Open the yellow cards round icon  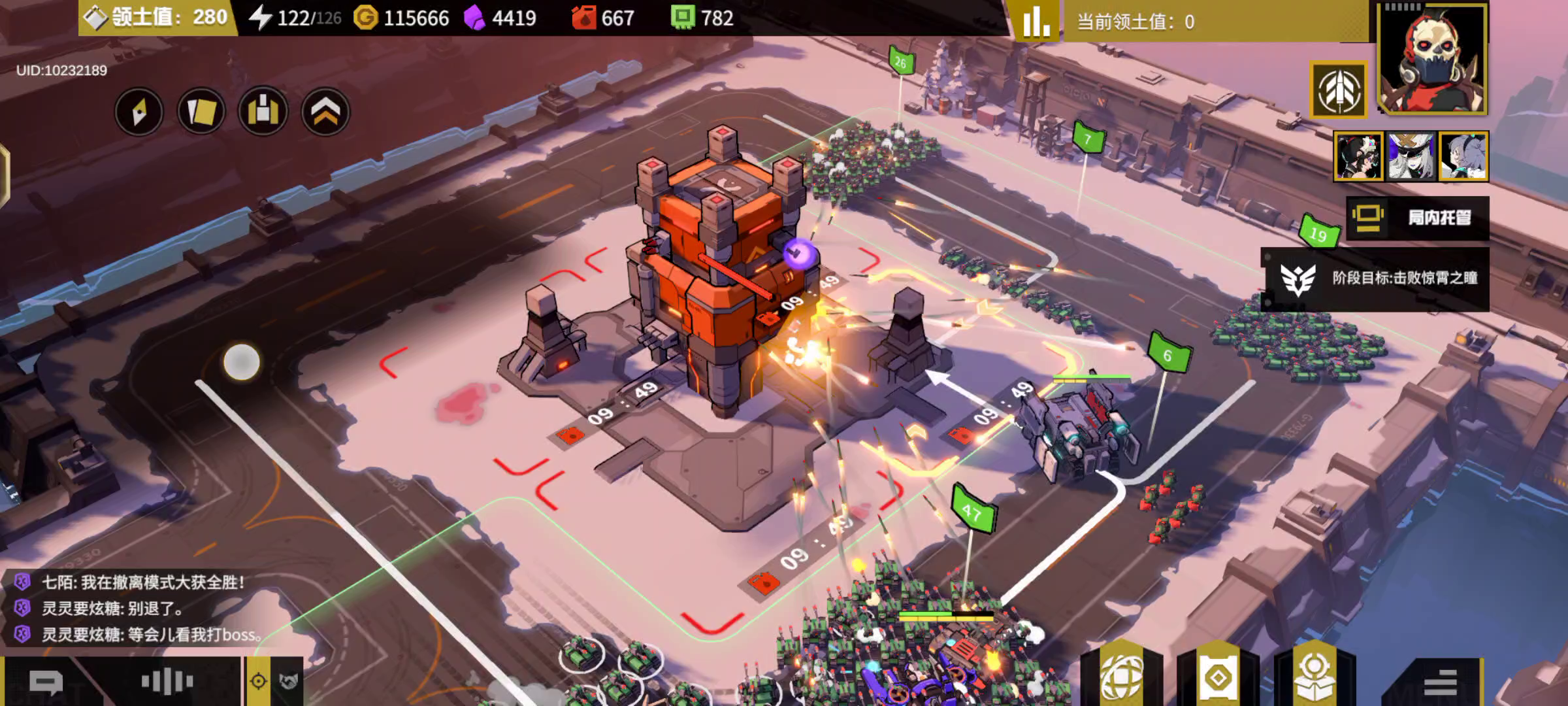[201, 112]
